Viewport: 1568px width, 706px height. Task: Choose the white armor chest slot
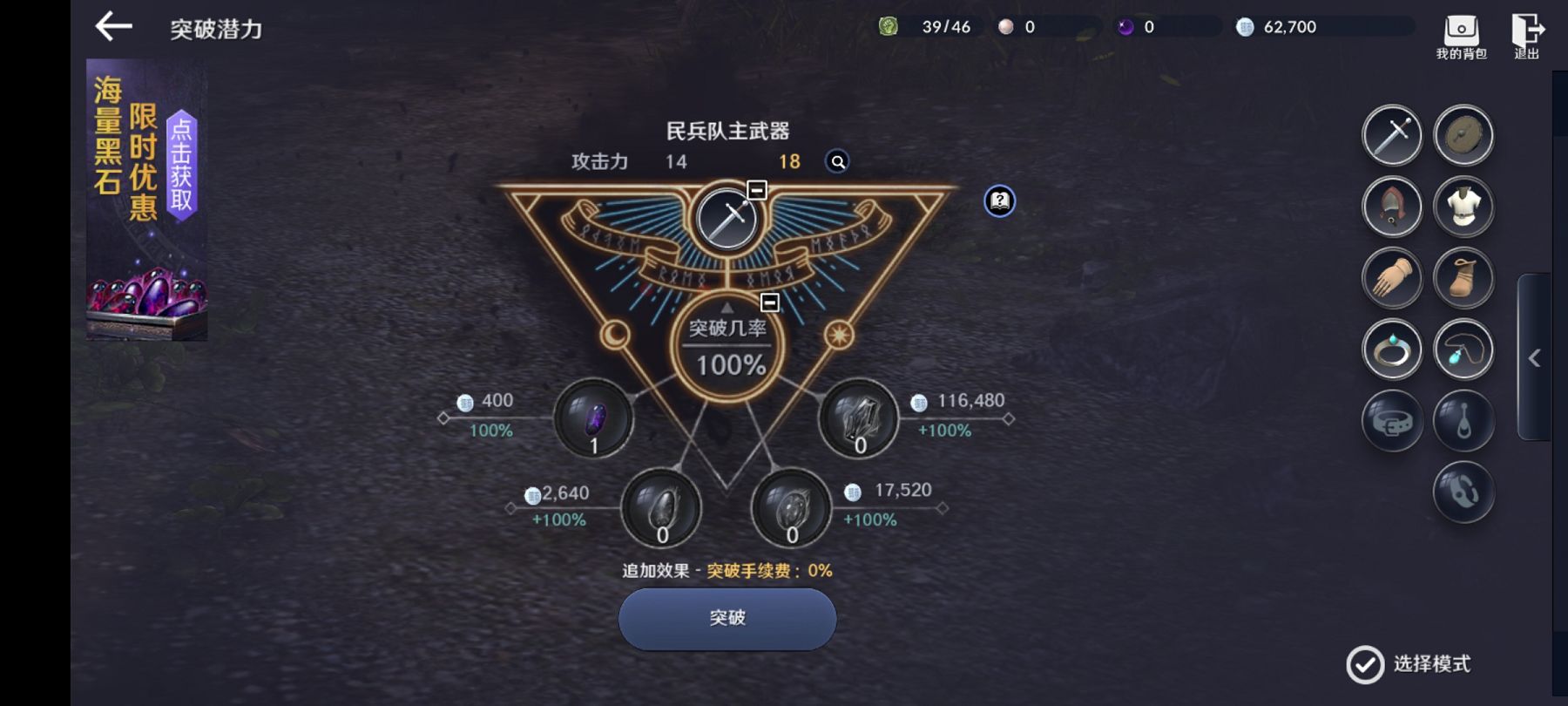pyautogui.click(x=1463, y=207)
